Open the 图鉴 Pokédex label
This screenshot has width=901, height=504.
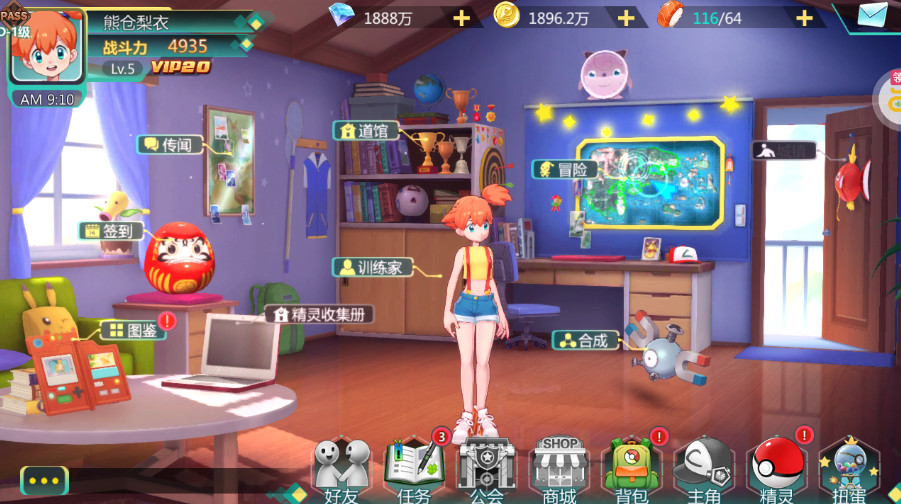coord(133,330)
